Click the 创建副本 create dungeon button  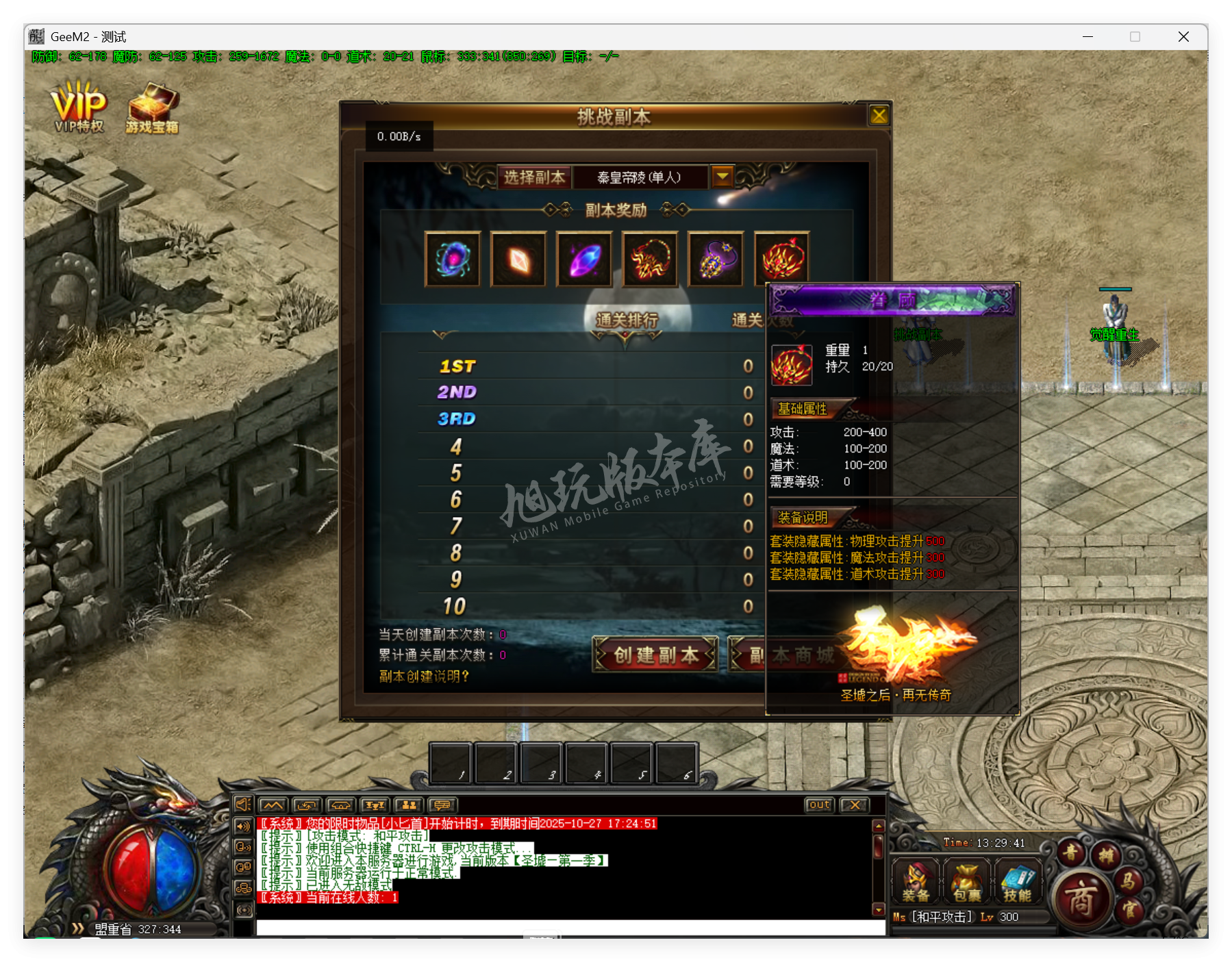pyautogui.click(x=654, y=654)
